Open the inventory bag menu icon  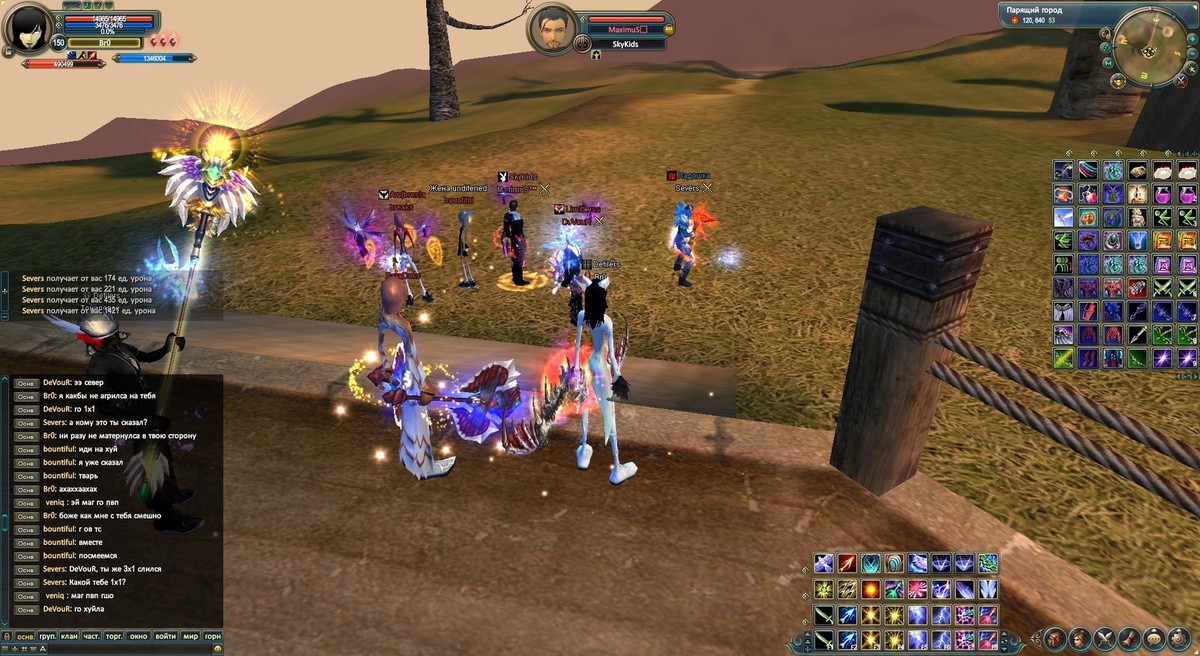(1055, 638)
